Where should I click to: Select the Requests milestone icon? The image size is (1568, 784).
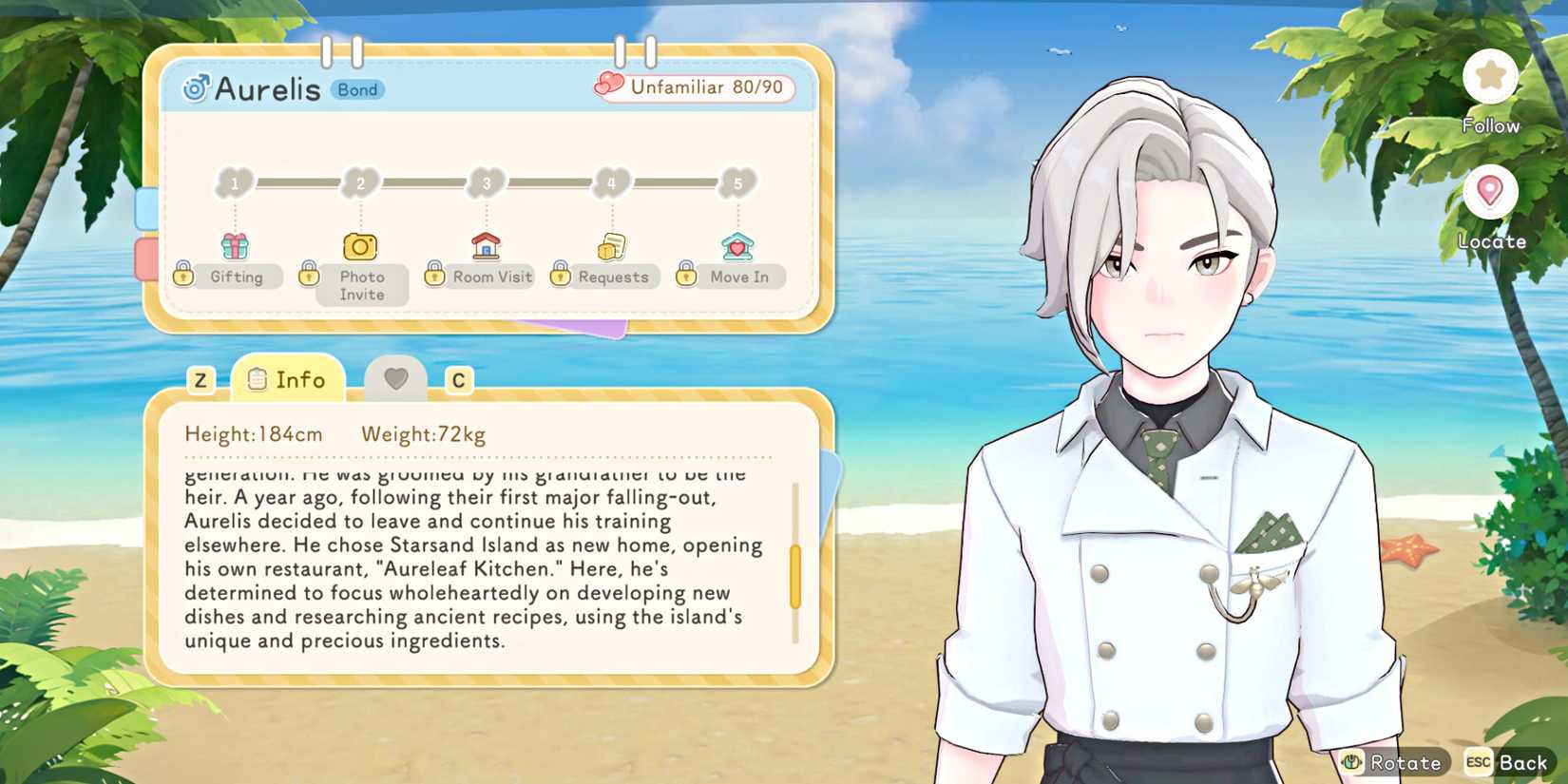coord(613,245)
